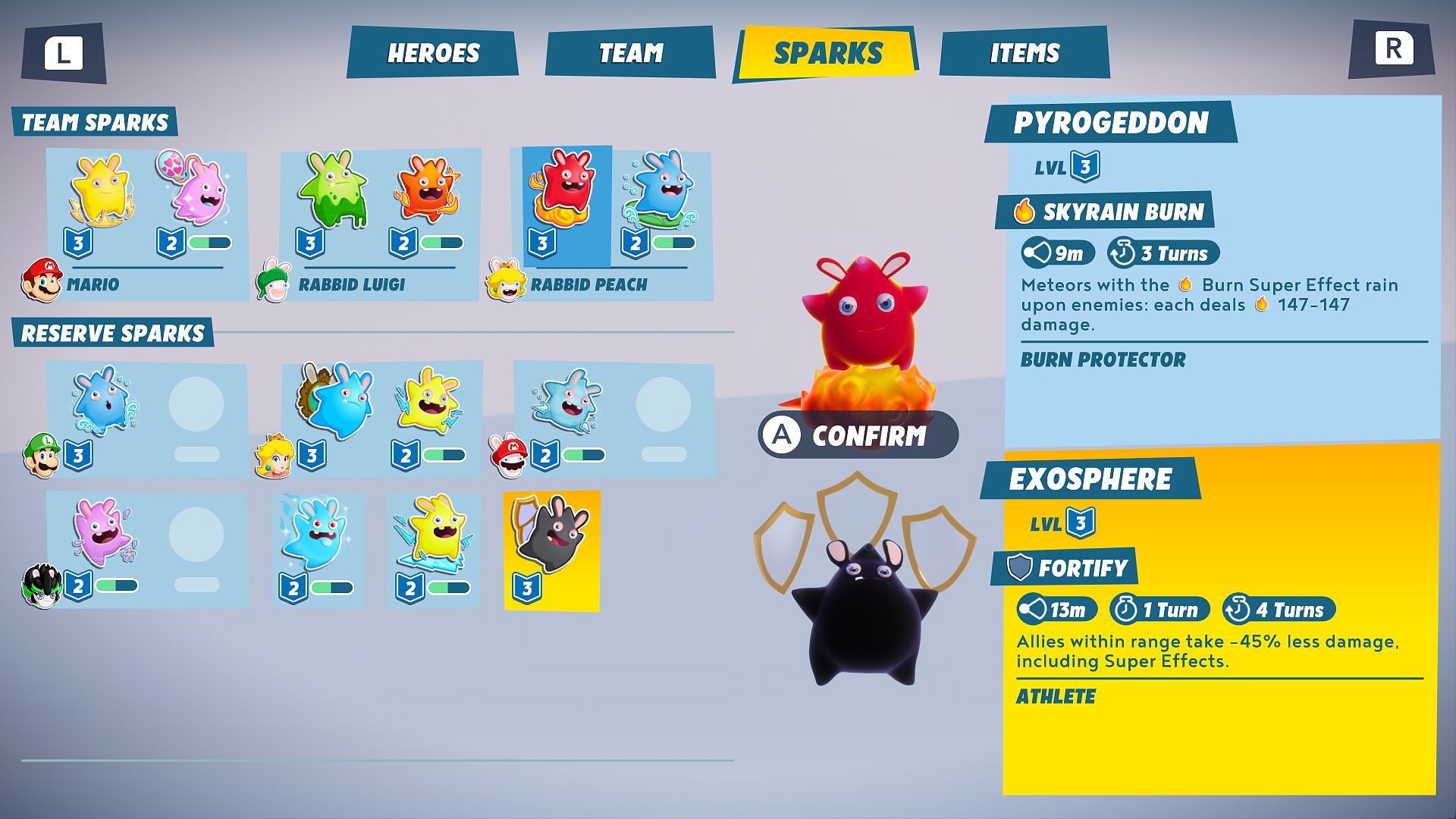
Task: Click the XP progress bar on Mario's second spark
Action: (211, 244)
